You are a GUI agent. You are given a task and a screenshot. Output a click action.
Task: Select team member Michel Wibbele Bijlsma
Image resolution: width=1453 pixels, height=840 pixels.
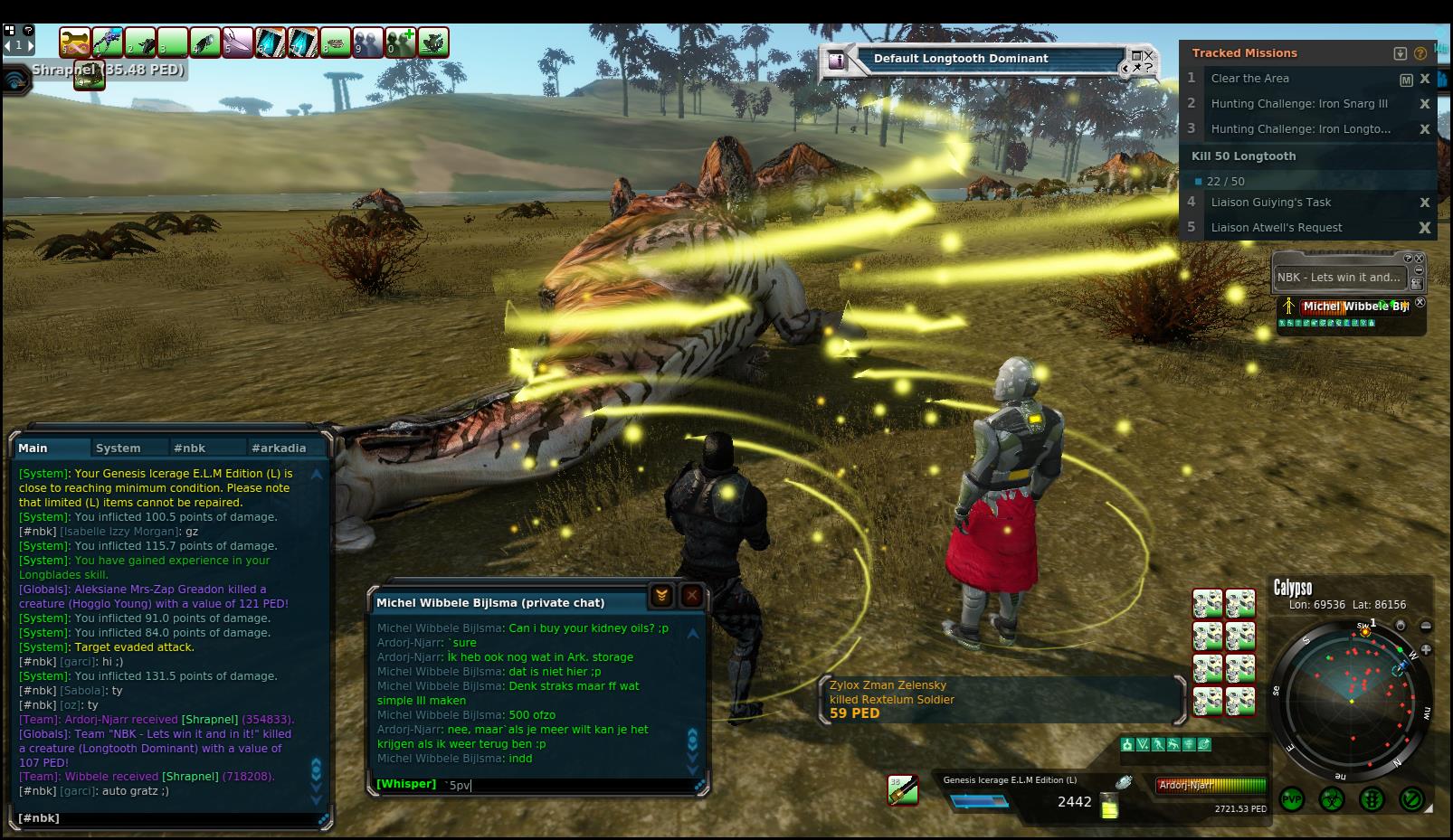click(1354, 307)
